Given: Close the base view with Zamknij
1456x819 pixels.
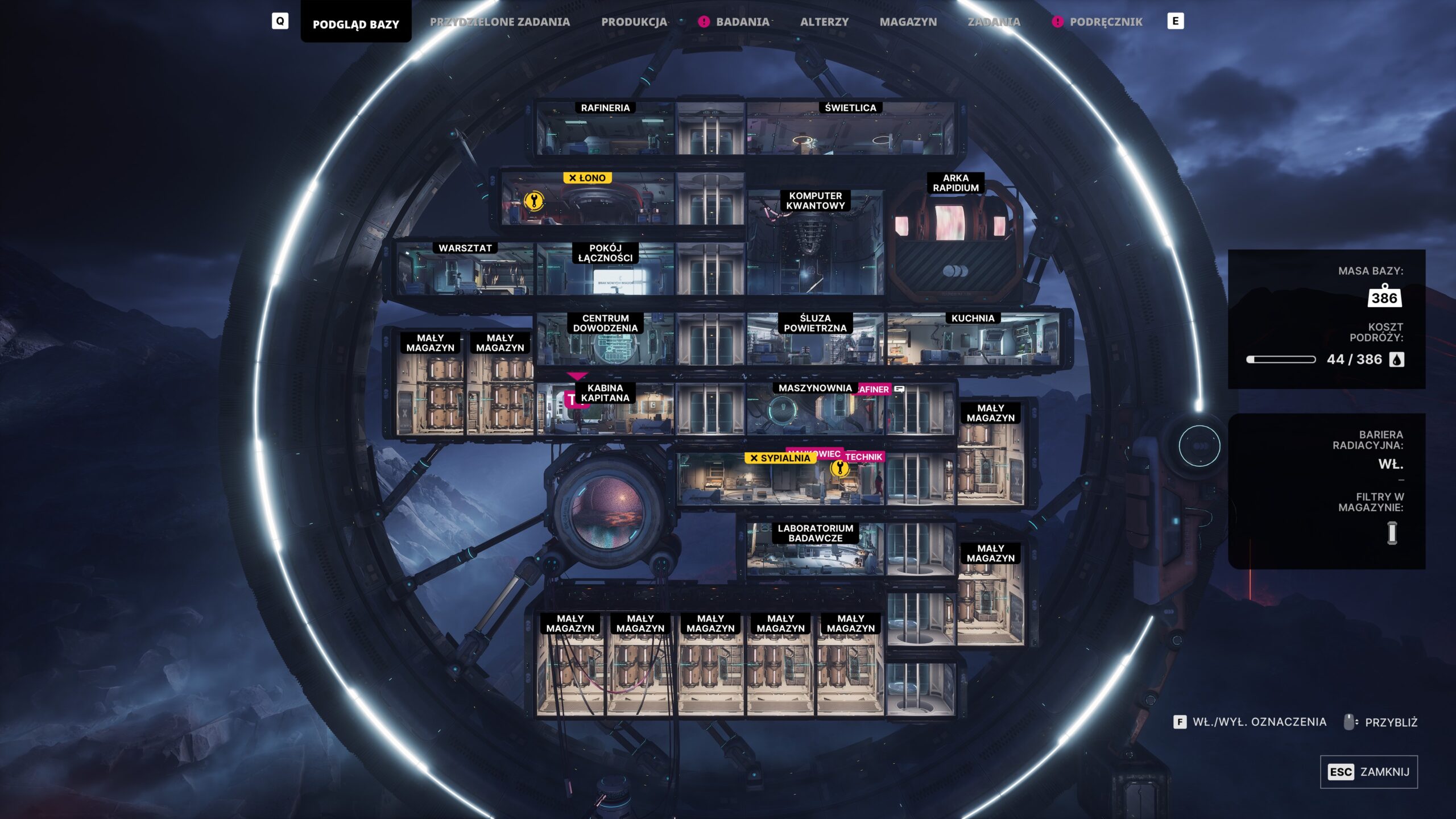Looking at the screenshot, I should click(1368, 772).
